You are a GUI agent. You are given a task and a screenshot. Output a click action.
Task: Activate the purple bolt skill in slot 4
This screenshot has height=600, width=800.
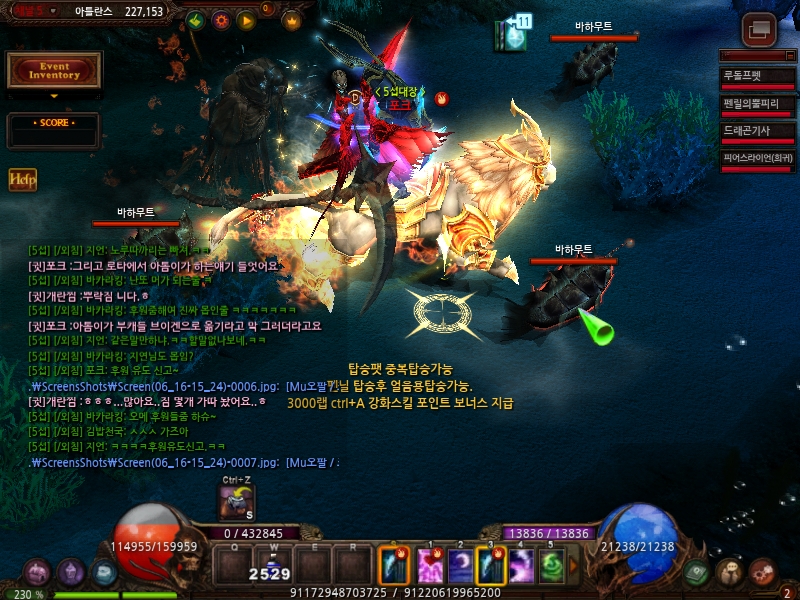point(522,565)
